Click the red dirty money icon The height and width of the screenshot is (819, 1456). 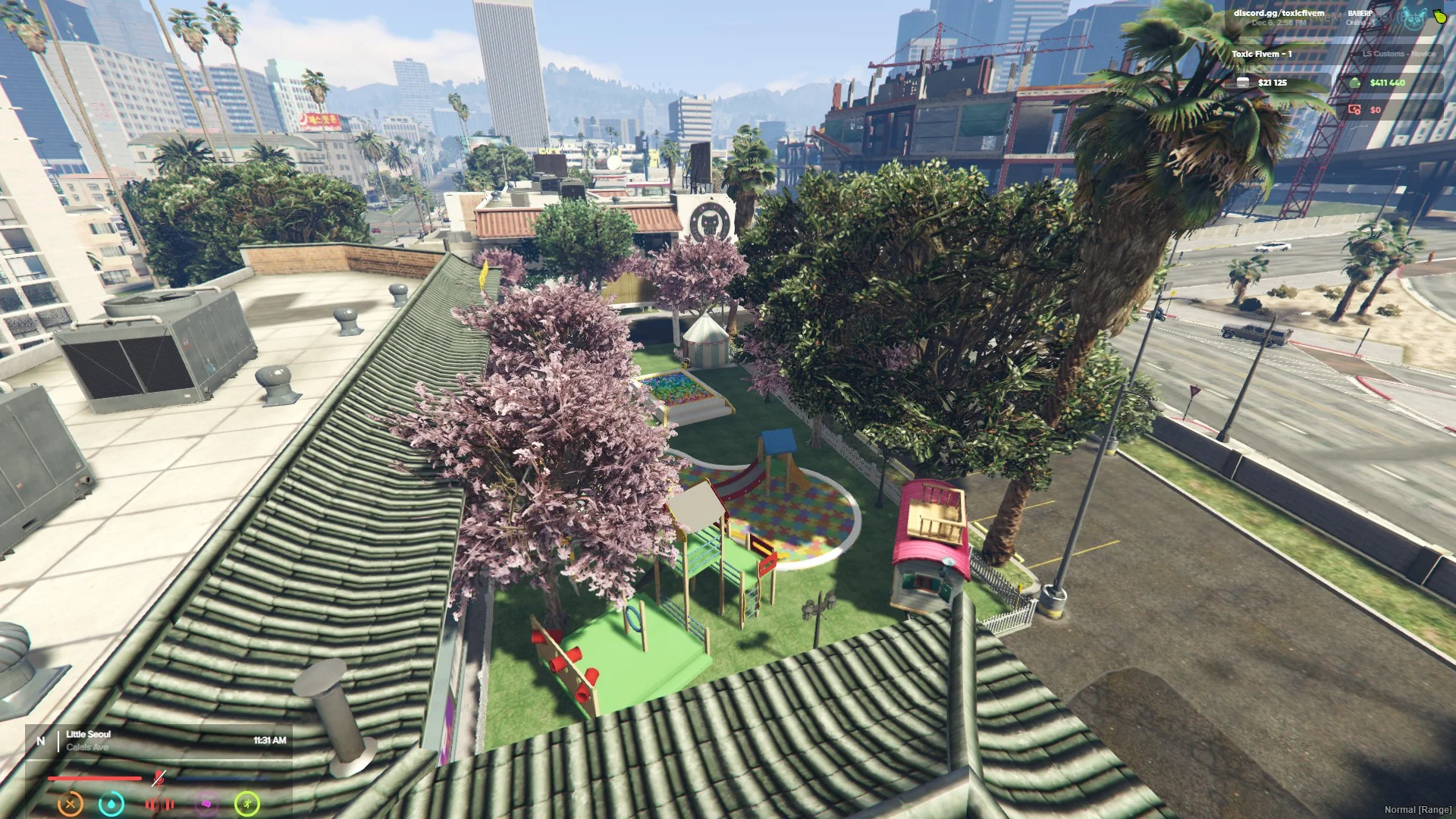pos(1354,110)
